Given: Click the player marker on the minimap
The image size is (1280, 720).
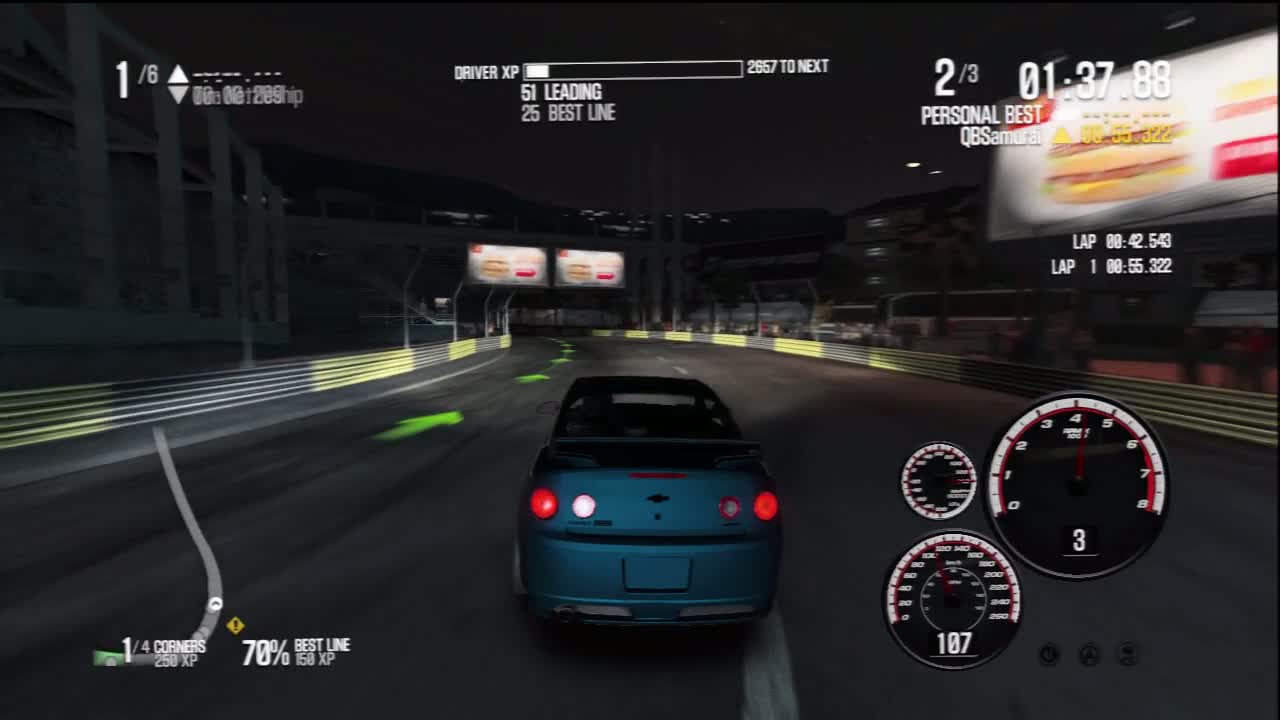Looking at the screenshot, I should point(214,604).
